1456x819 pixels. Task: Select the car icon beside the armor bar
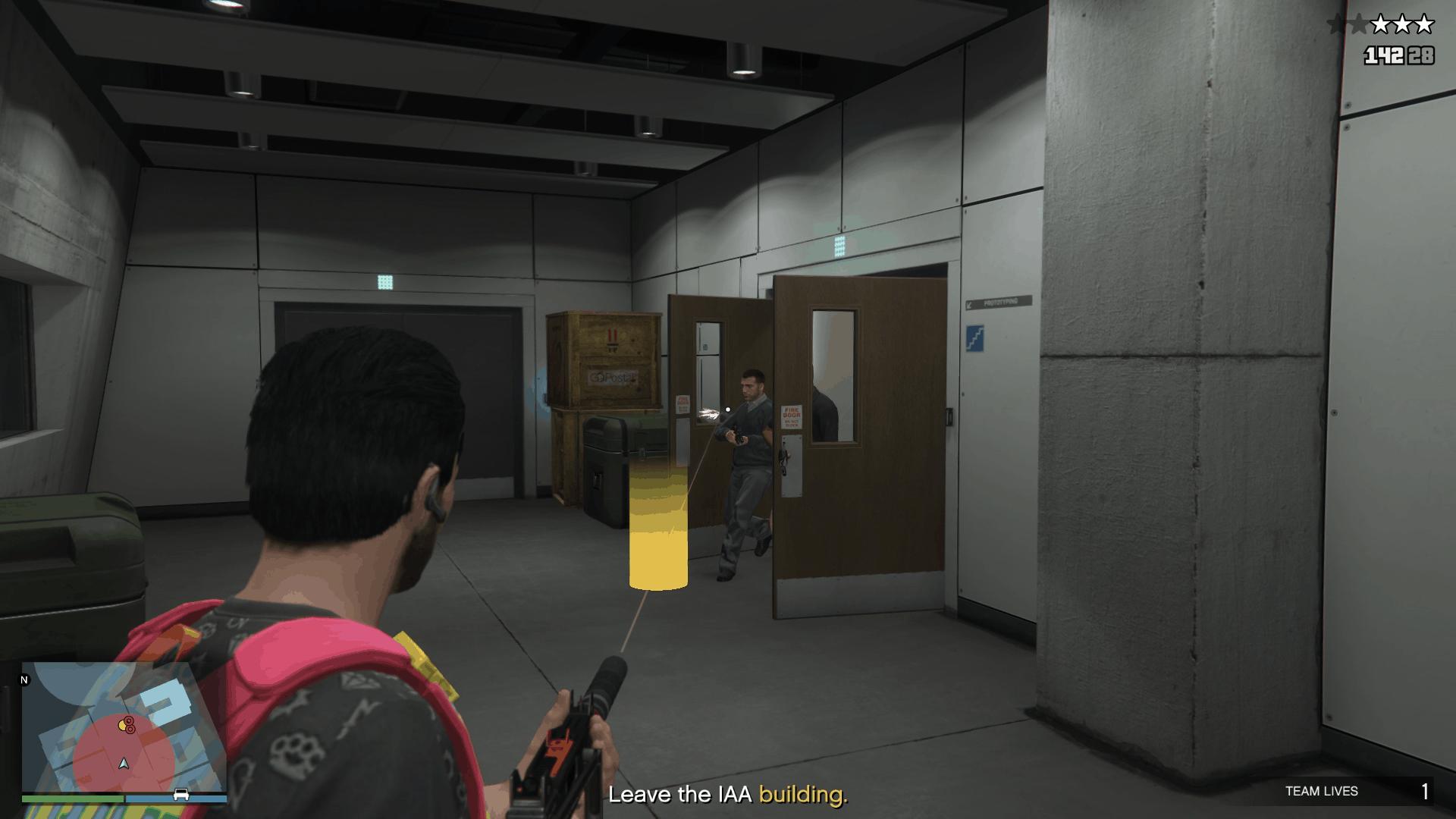point(180,795)
